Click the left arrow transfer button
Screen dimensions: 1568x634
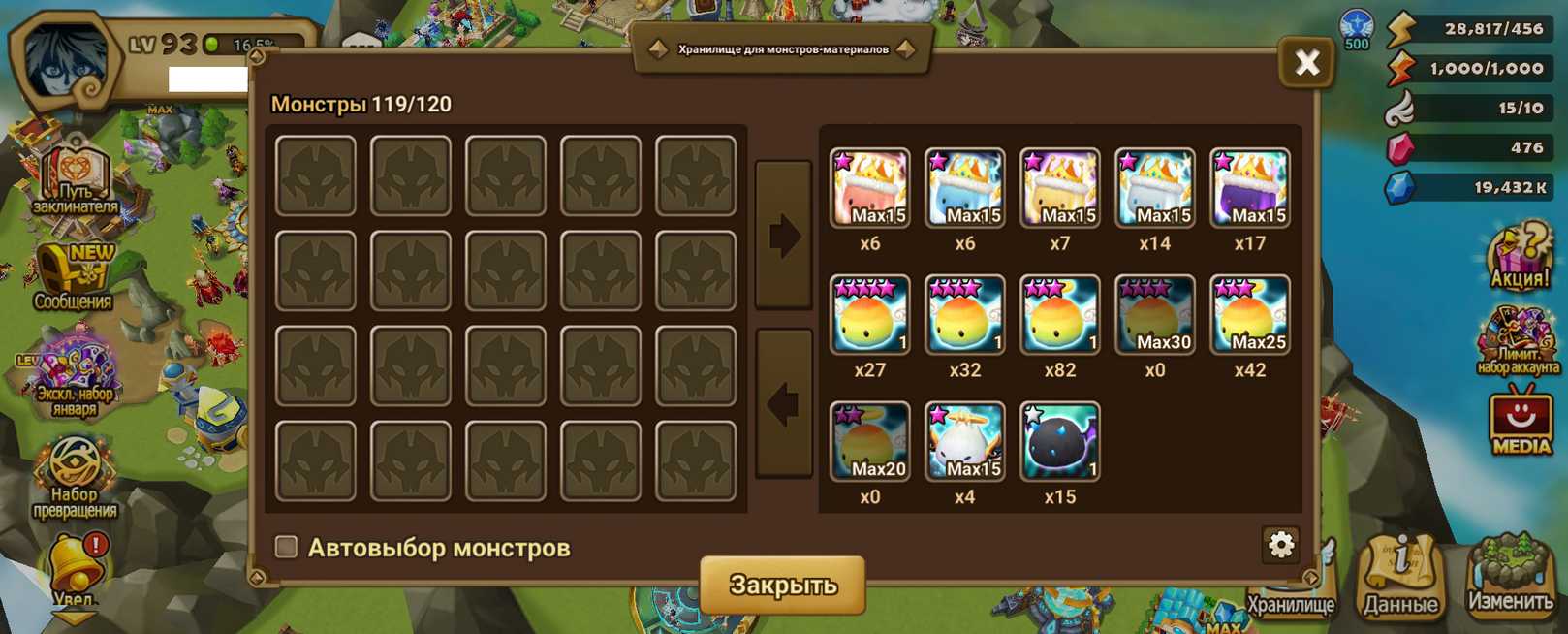click(783, 404)
